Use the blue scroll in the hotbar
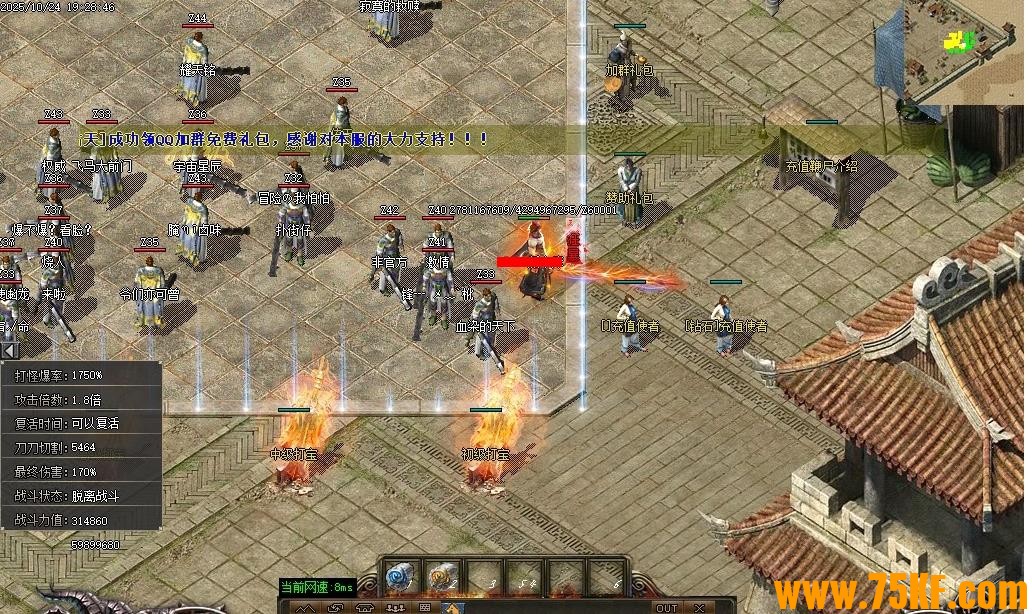 pos(400,576)
